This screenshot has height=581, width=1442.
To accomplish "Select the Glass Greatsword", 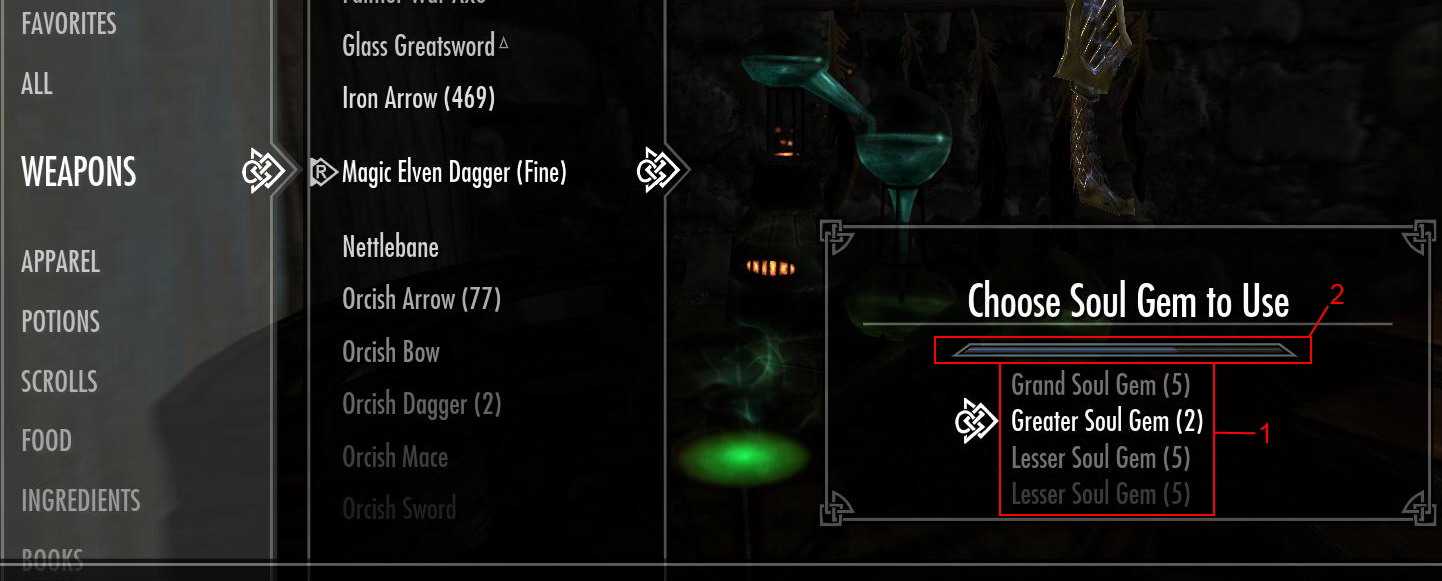I will [x=418, y=46].
